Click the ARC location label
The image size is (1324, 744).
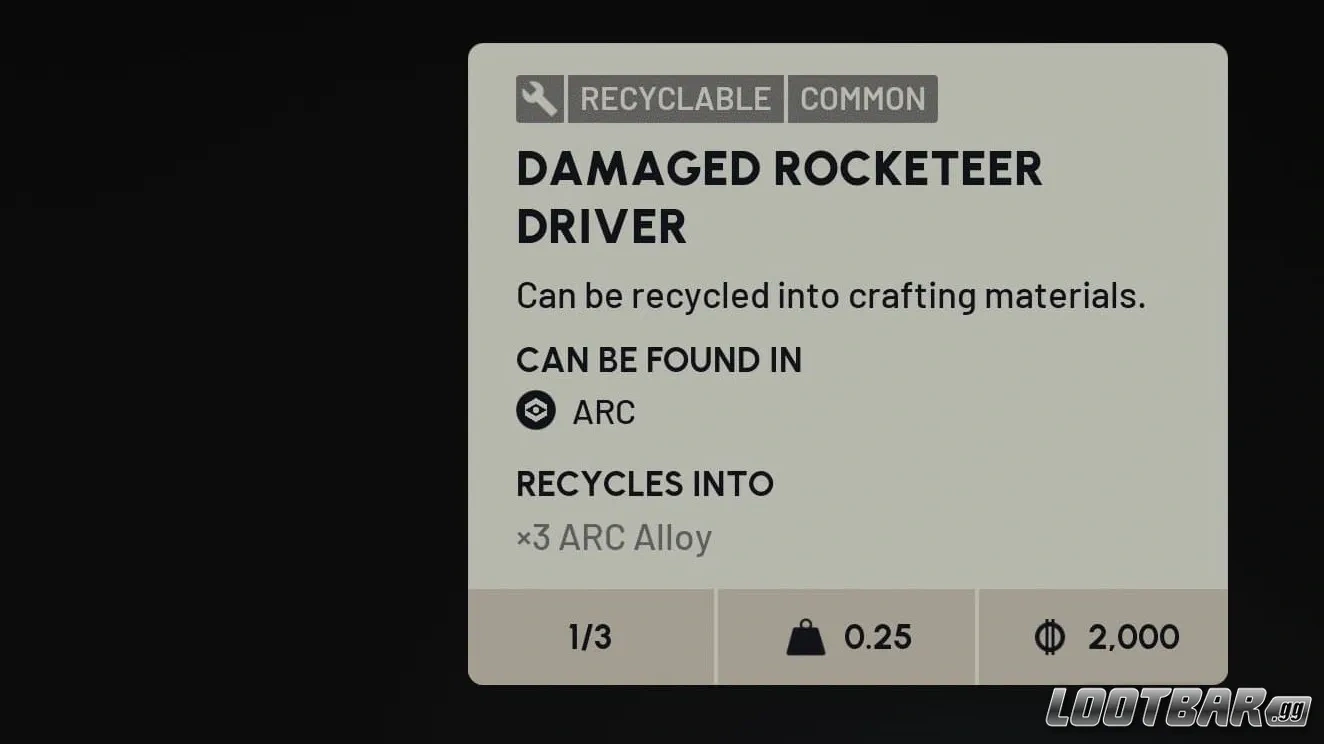click(604, 411)
